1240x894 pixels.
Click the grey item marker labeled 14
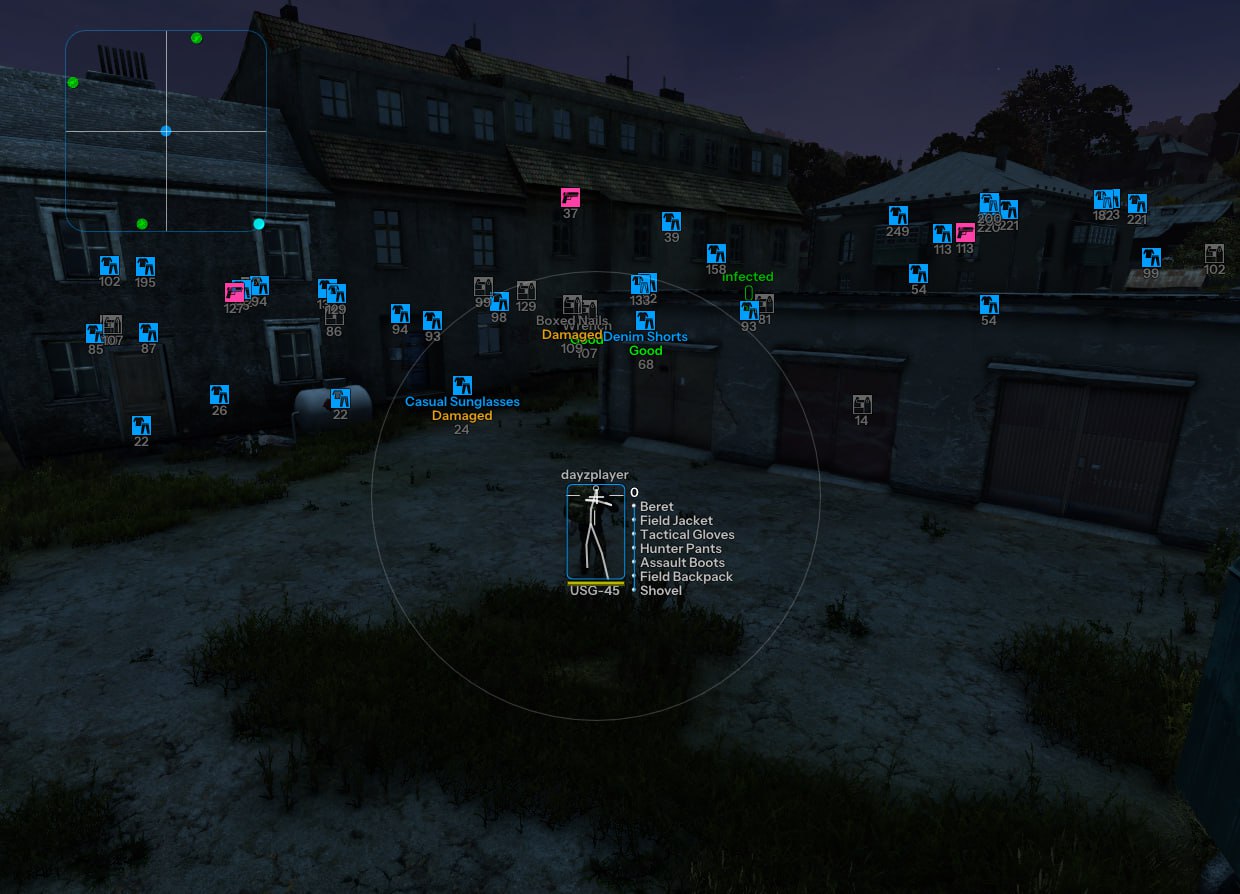tap(861, 404)
